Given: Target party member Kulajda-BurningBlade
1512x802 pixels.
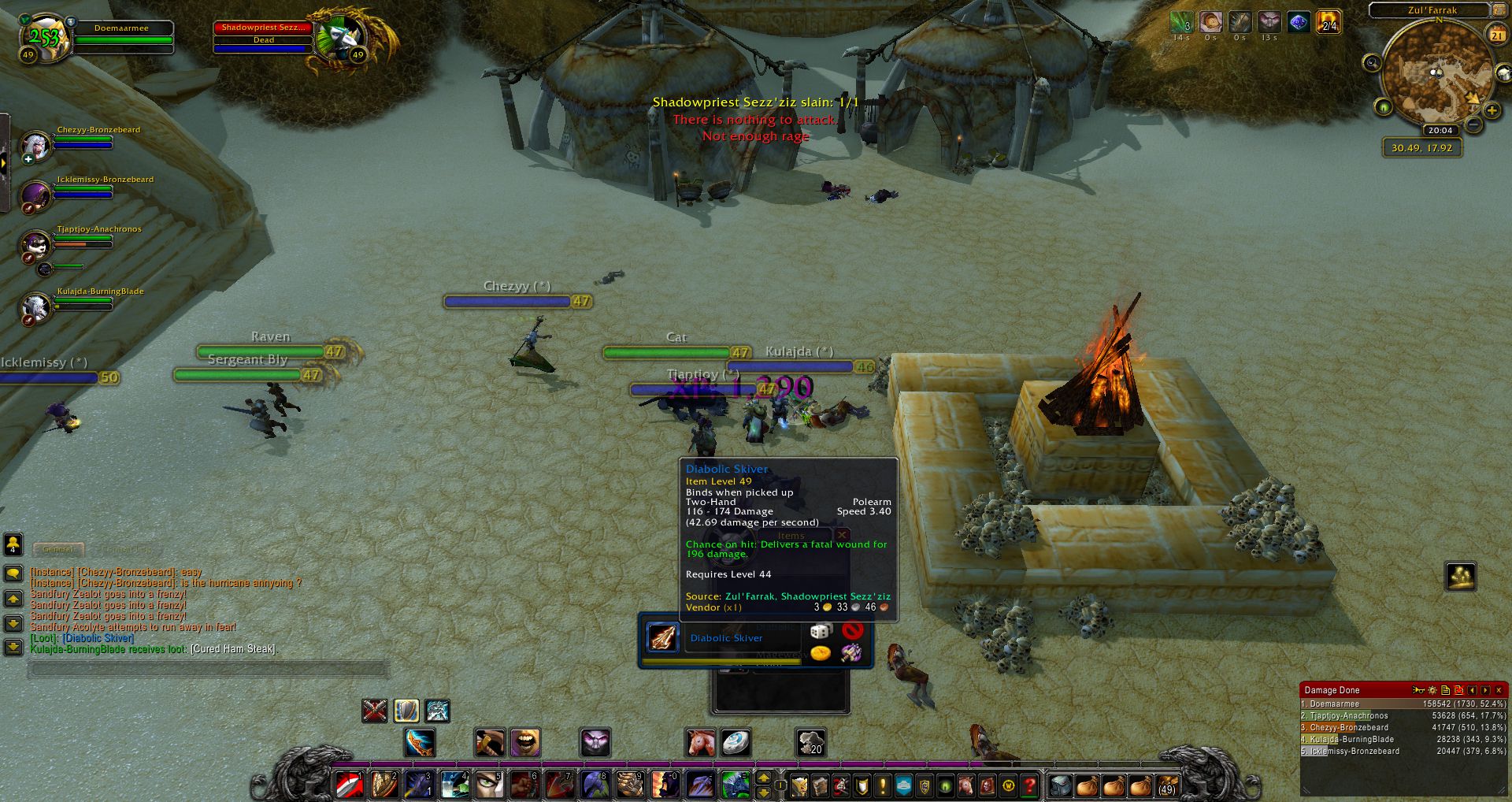Looking at the screenshot, I should coord(35,307).
